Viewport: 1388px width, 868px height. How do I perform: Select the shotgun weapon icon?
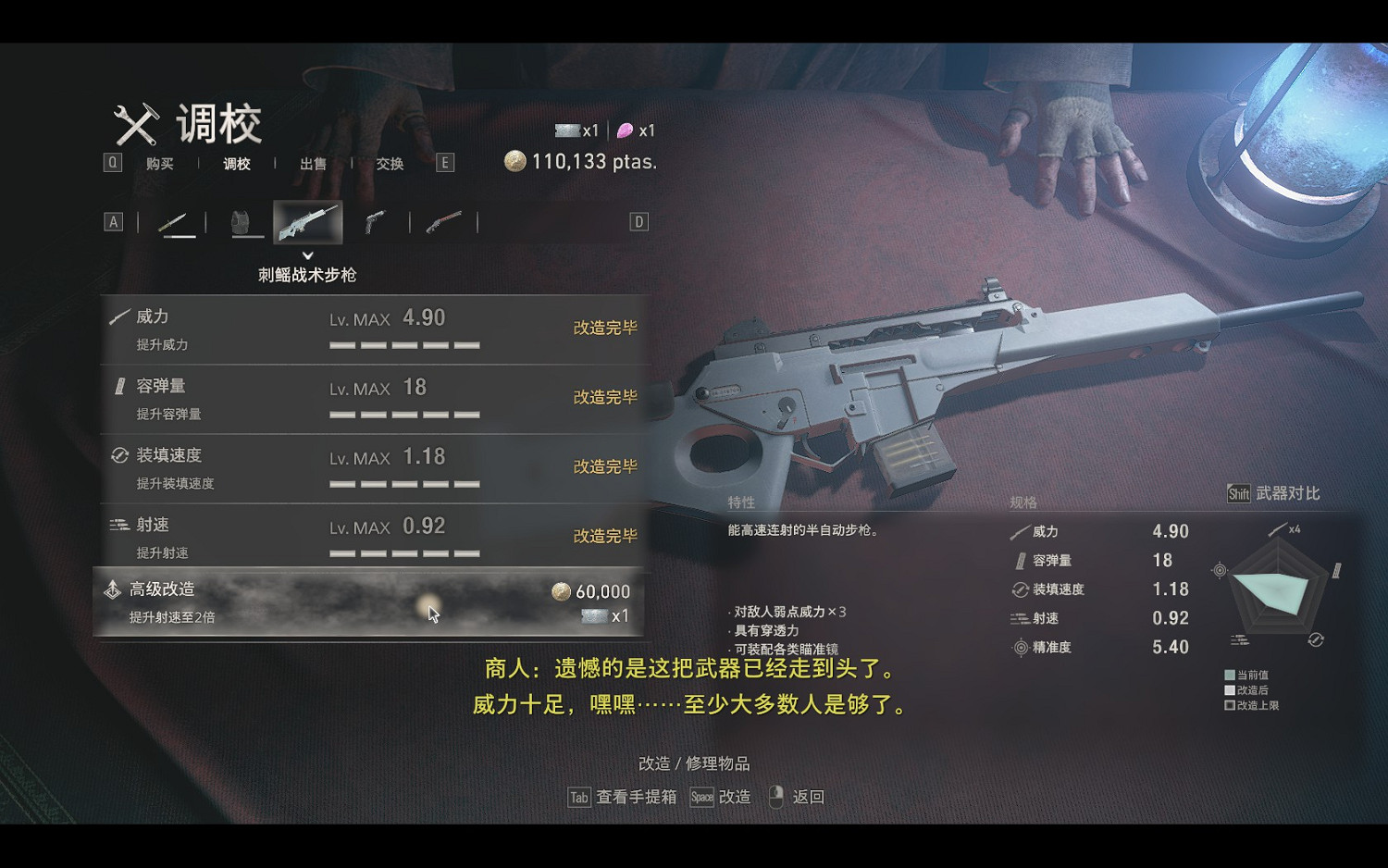(442, 221)
